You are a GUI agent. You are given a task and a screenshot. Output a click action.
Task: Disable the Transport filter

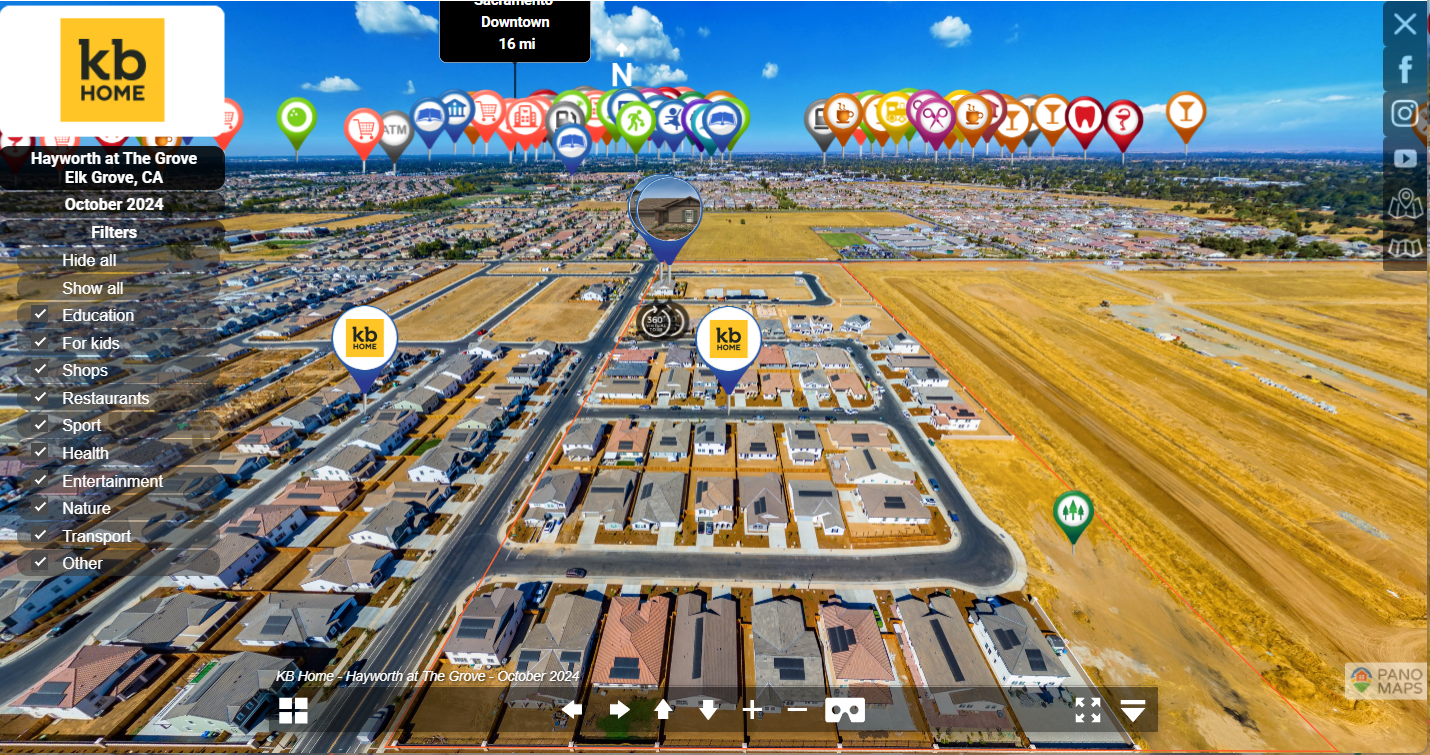(41, 536)
